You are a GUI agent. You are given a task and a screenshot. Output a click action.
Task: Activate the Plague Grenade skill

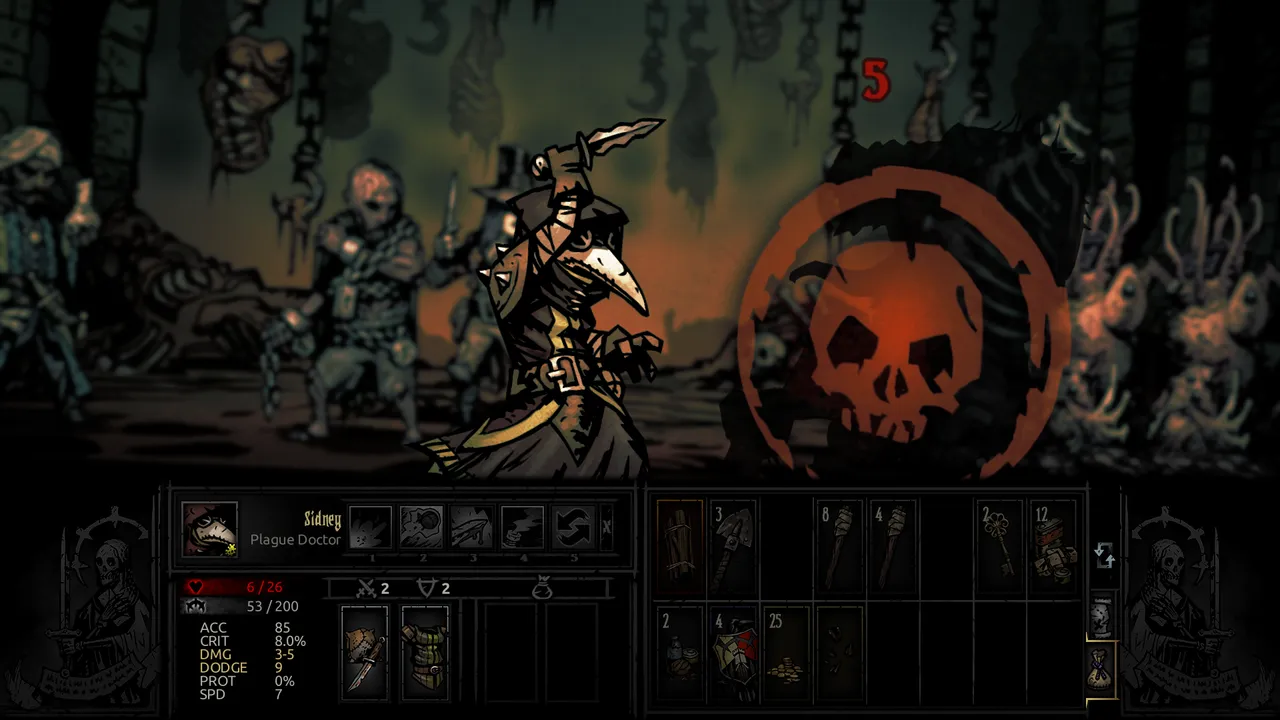422,527
